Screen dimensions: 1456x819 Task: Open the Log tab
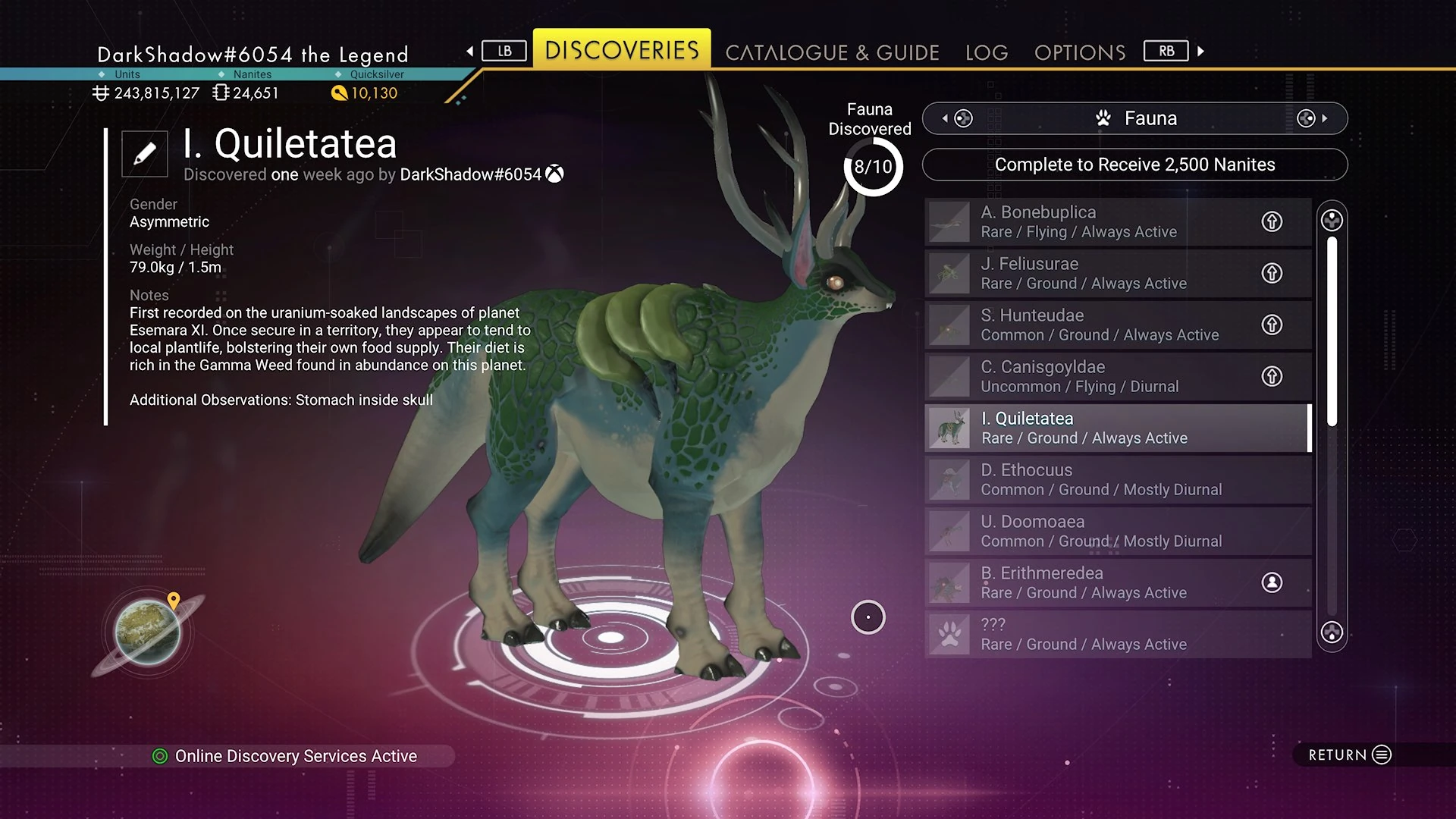pos(987,52)
